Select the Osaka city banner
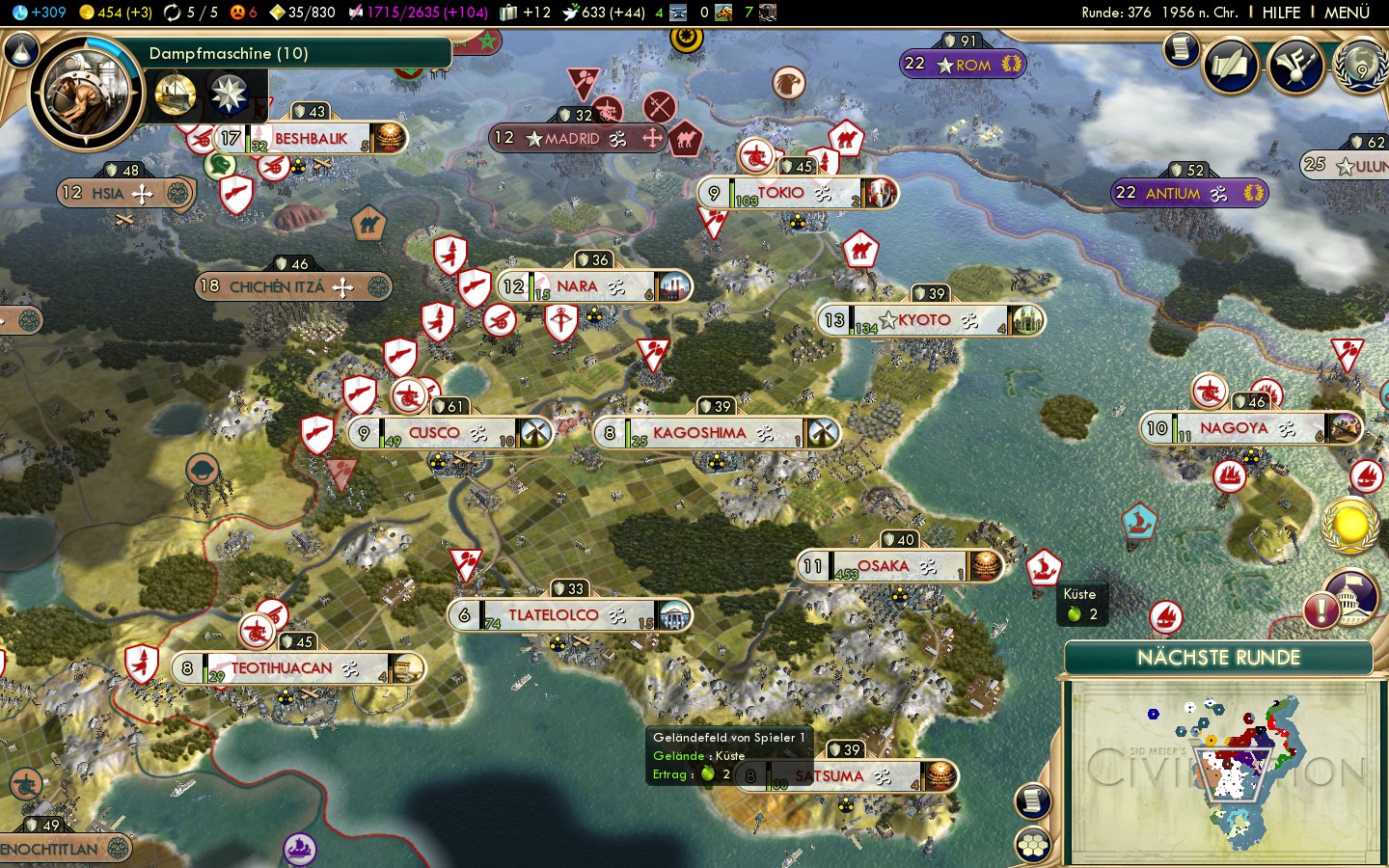 [x=885, y=566]
